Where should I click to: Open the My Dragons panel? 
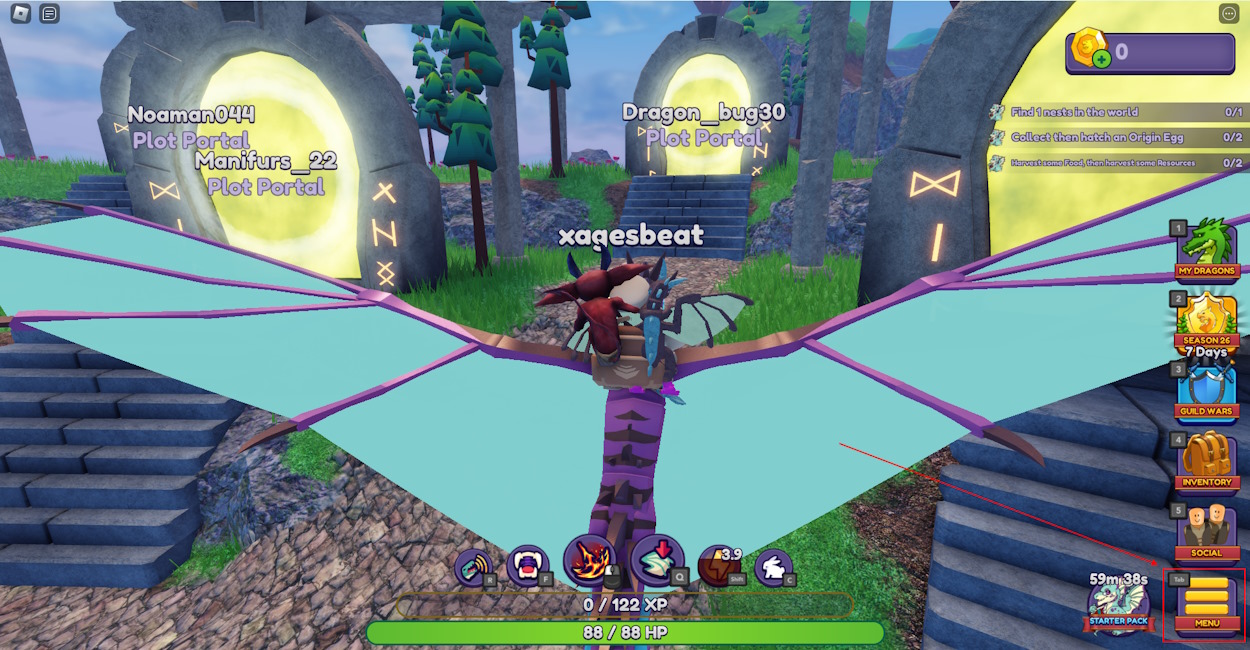1206,249
